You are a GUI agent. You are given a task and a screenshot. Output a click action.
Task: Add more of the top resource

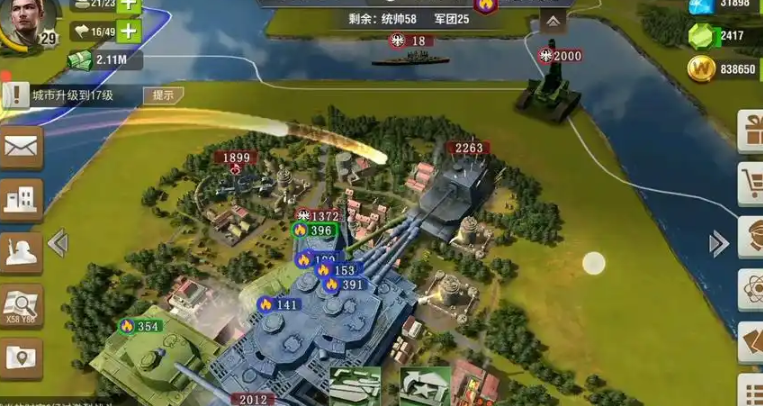128,5
